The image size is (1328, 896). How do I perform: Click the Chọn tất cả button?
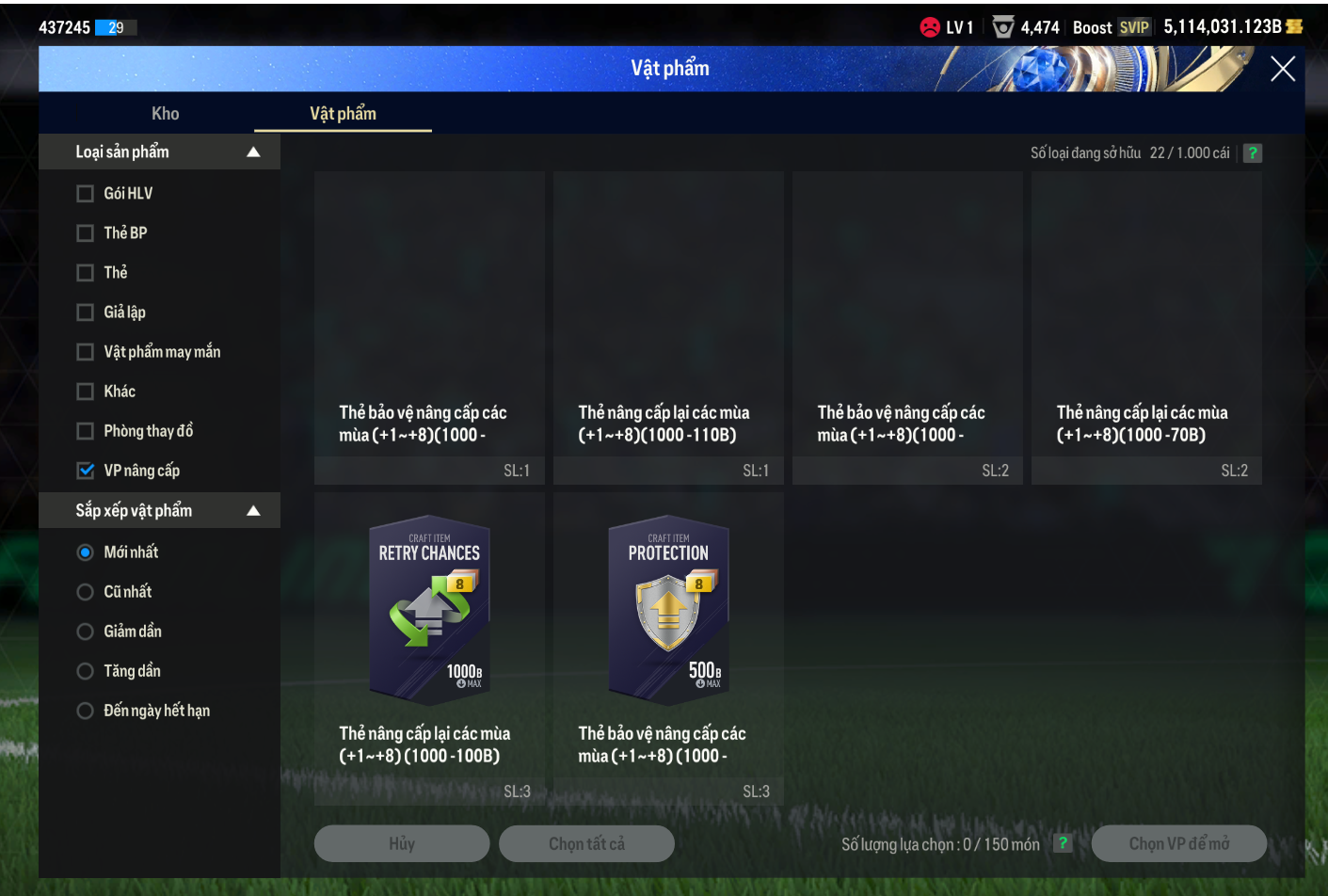[x=586, y=844]
